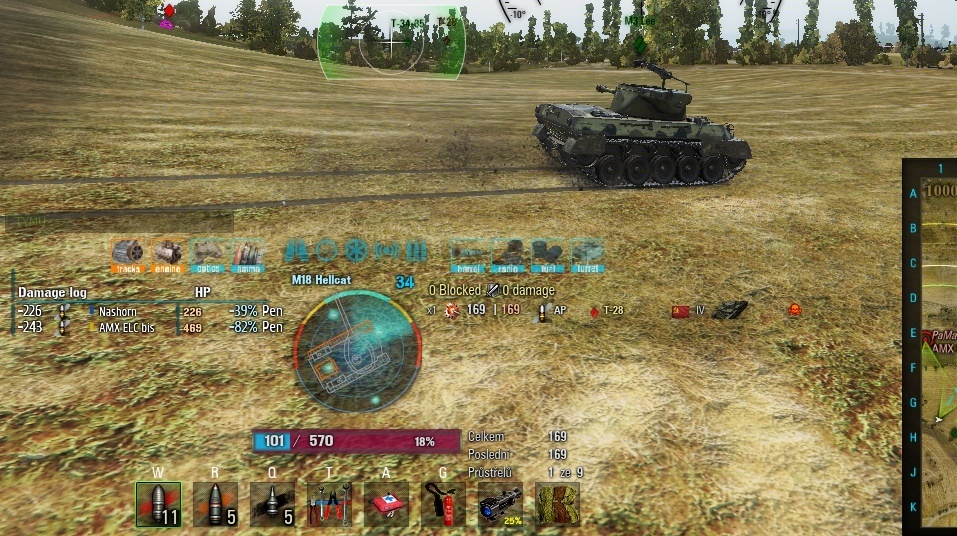The image size is (957, 536).
Task: Click the barrel module indicator
Action: tap(467, 254)
